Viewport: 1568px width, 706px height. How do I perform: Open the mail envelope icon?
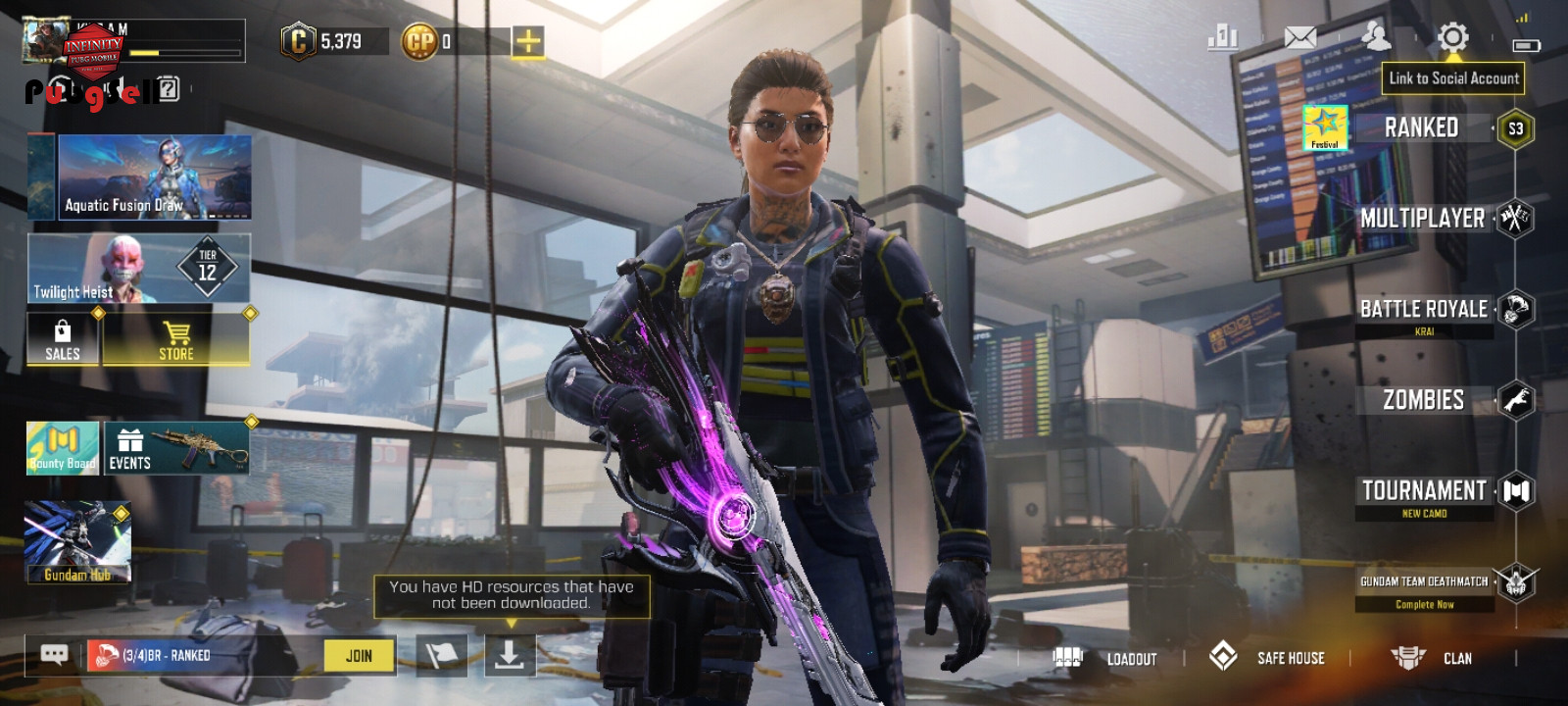[x=1300, y=38]
